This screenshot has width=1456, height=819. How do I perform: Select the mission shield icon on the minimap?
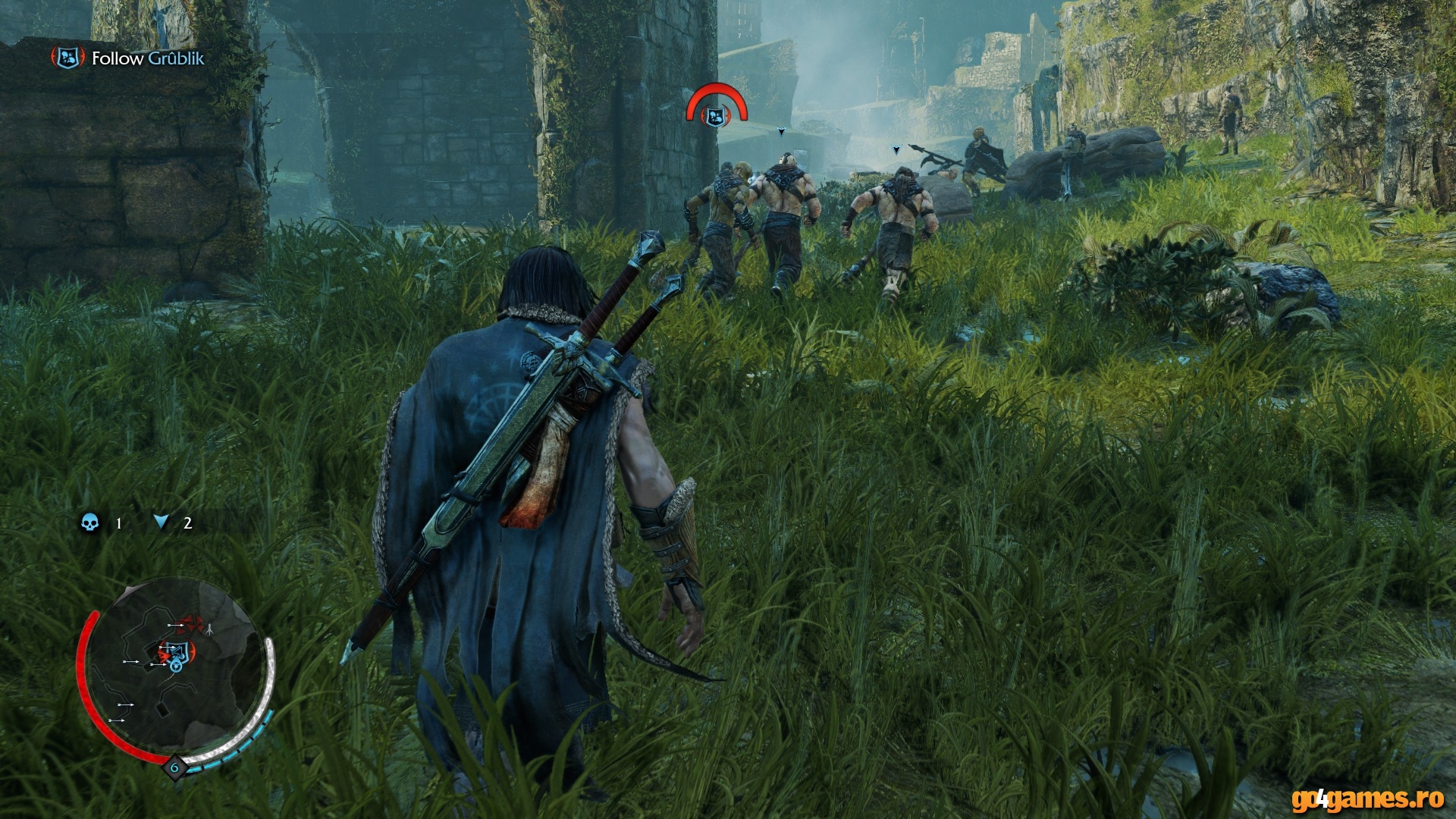coord(177,651)
